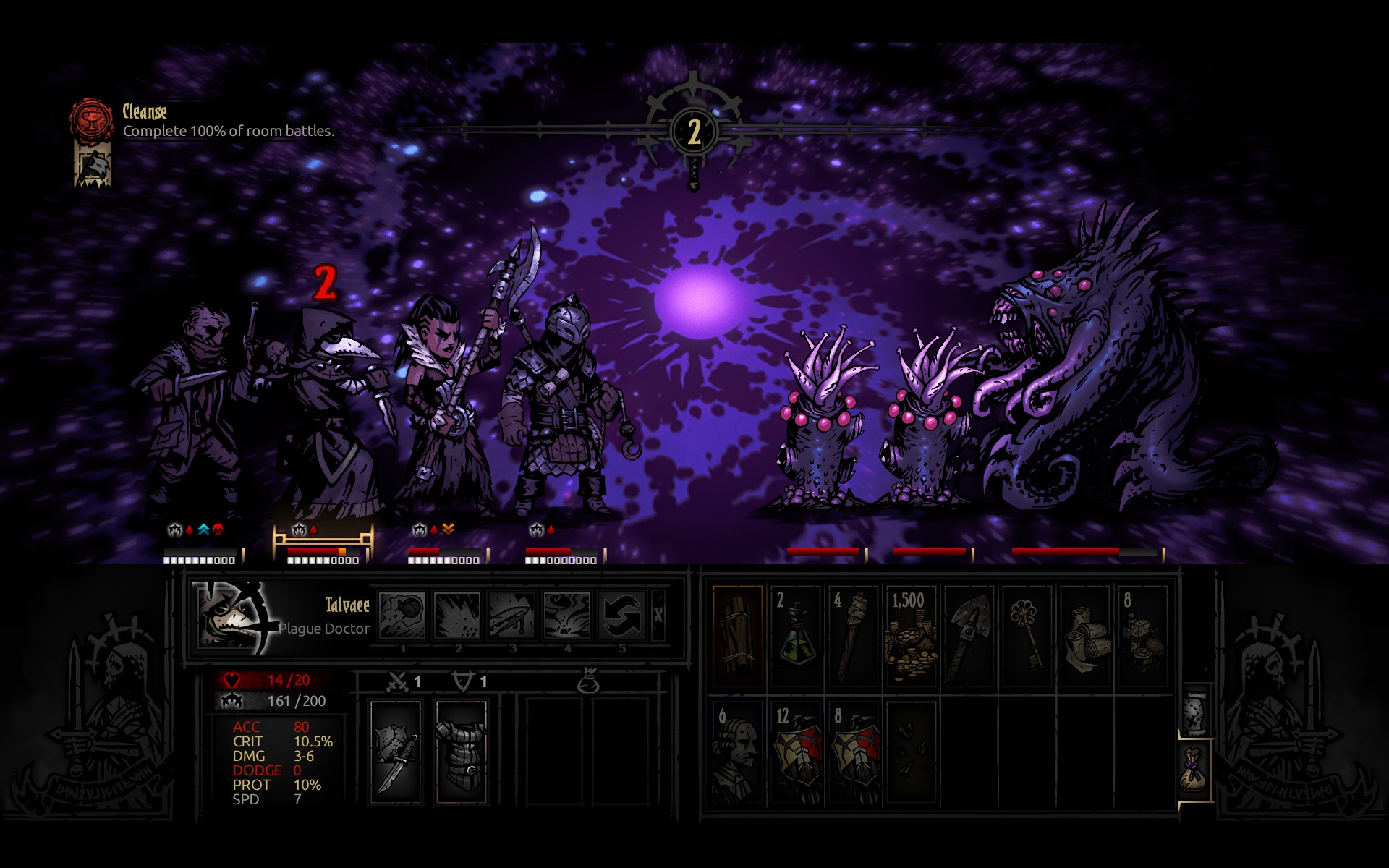
Task: Select the grenade skill in slot 1
Action: click(x=402, y=615)
